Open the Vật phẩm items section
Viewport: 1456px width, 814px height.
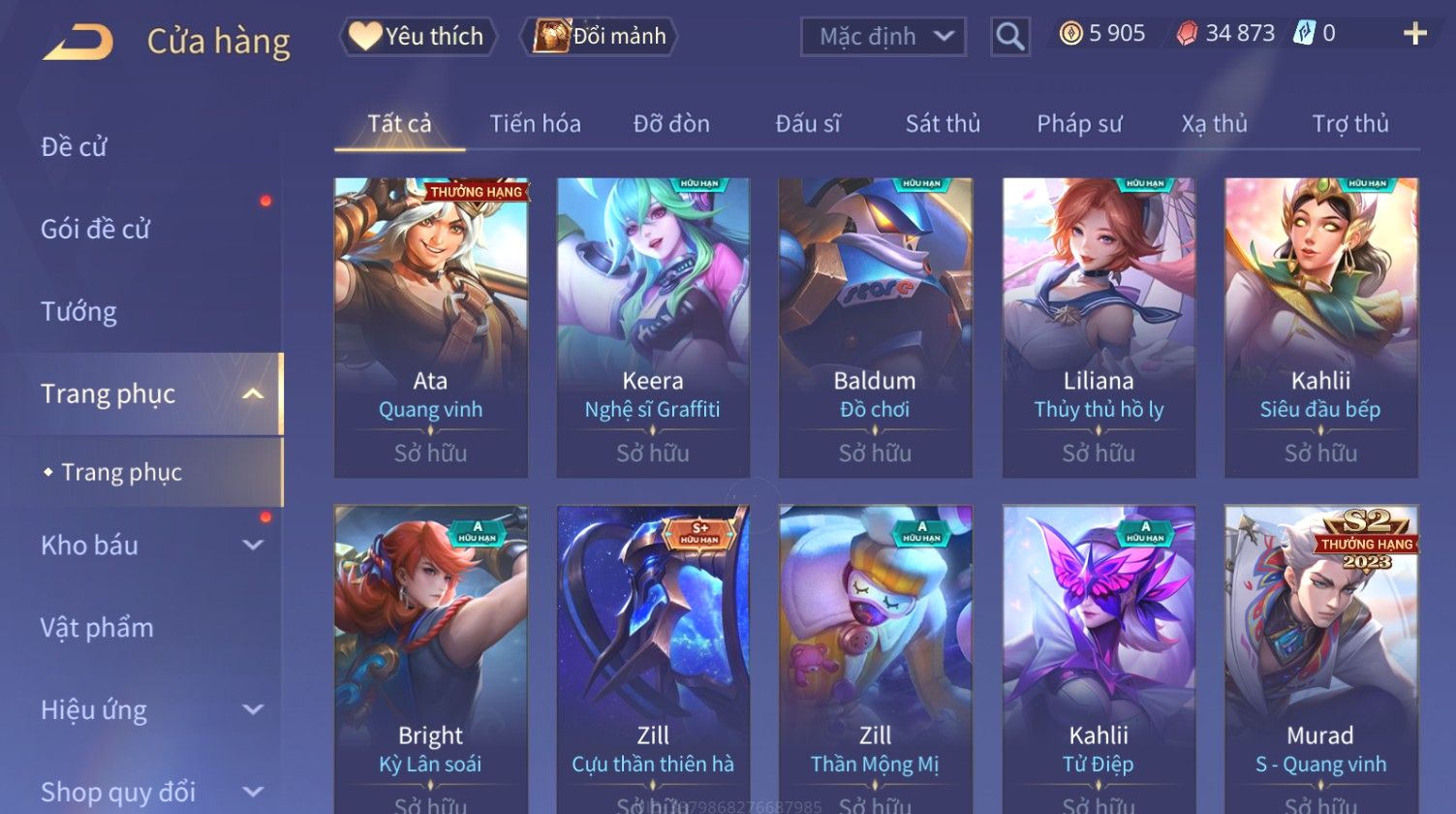coord(97,627)
